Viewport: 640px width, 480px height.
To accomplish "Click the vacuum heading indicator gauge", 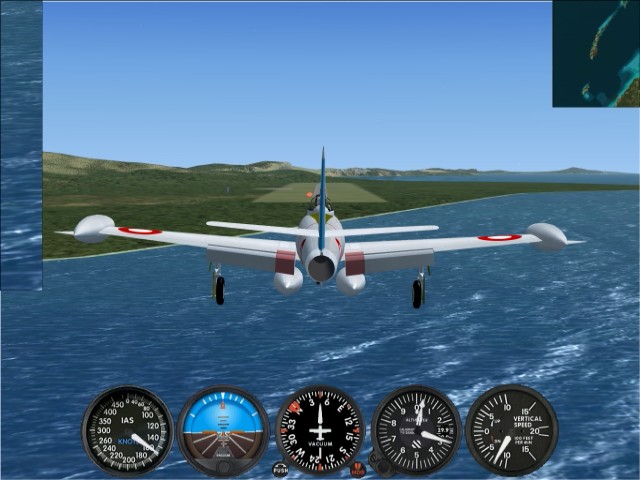I will coord(320,431).
